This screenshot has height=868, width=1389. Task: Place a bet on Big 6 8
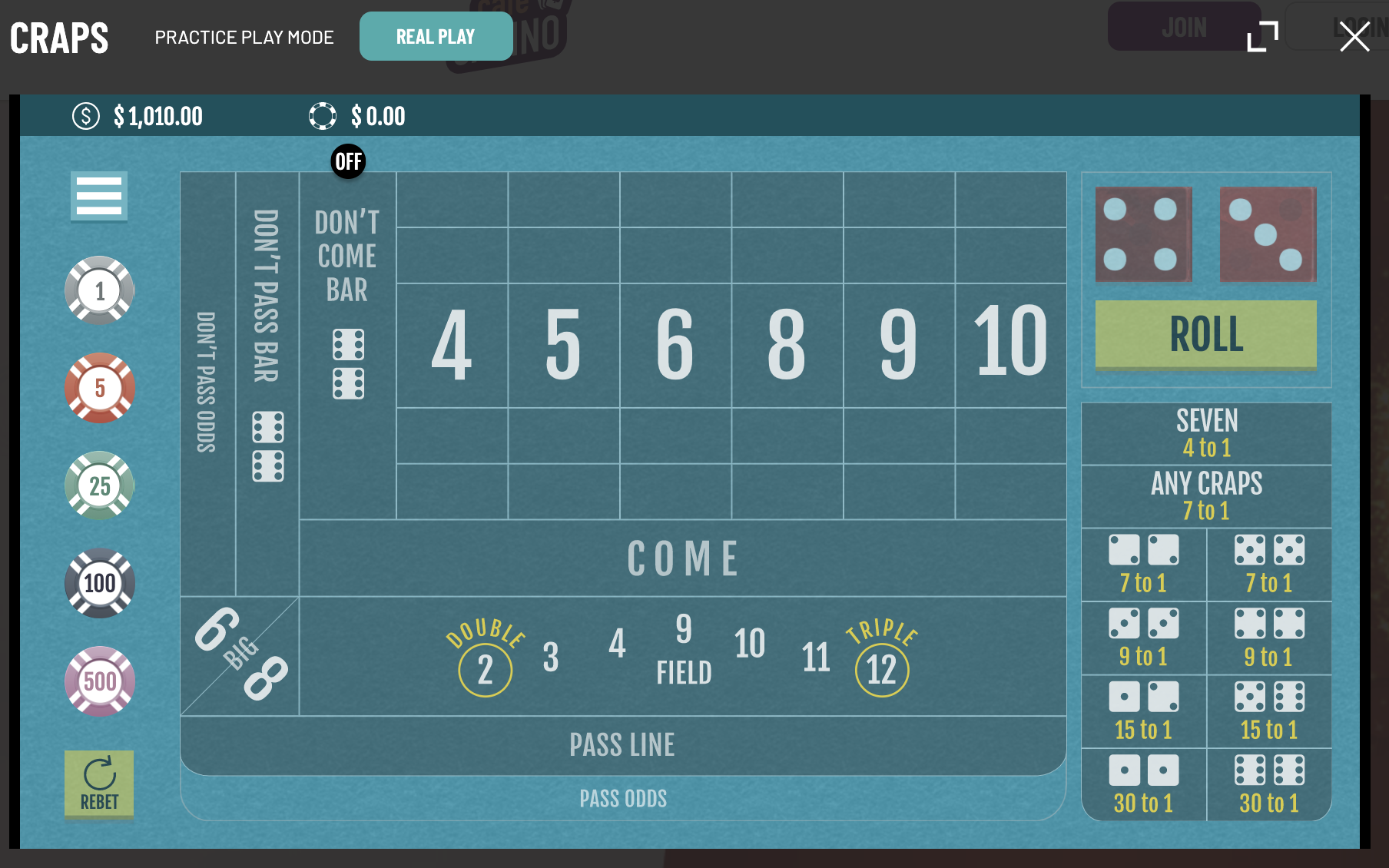click(240, 654)
